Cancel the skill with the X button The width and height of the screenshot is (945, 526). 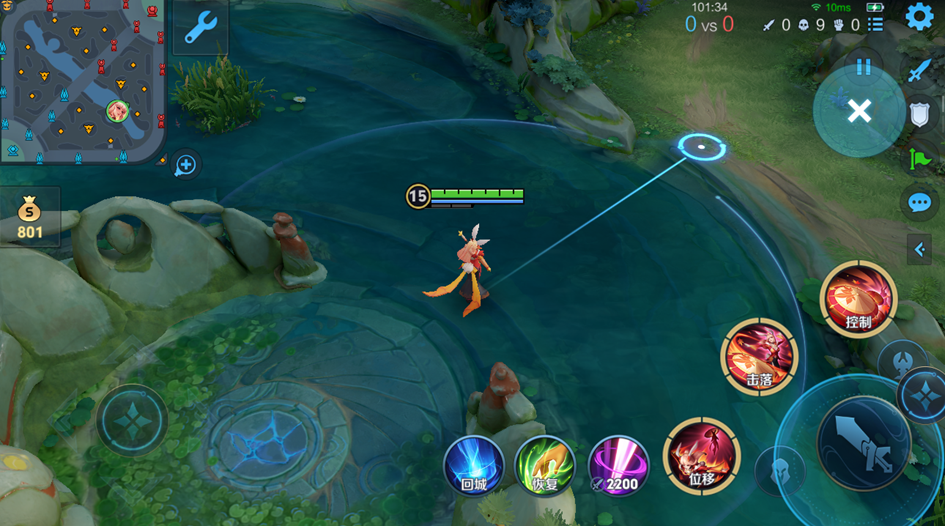(x=859, y=111)
